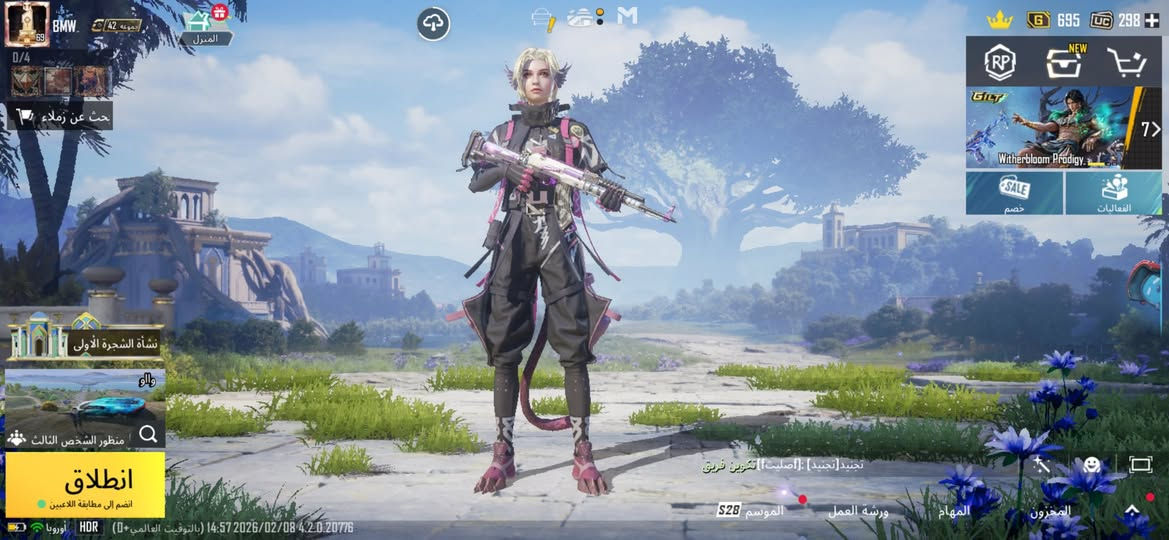Image resolution: width=1169 pixels, height=540 pixels.
Task: Open the shopping cart shop
Action: [1126, 63]
